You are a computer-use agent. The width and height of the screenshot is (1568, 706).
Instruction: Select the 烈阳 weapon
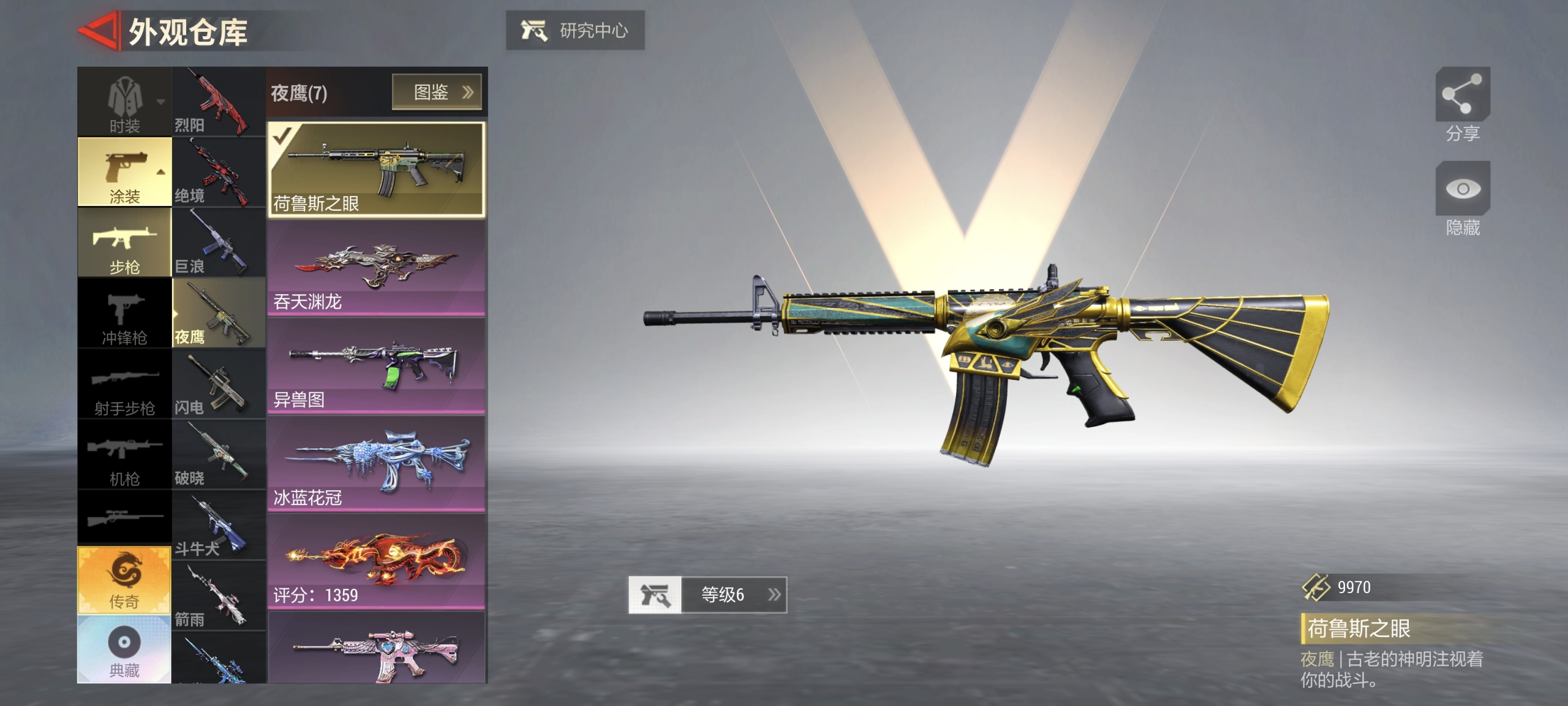[219, 102]
